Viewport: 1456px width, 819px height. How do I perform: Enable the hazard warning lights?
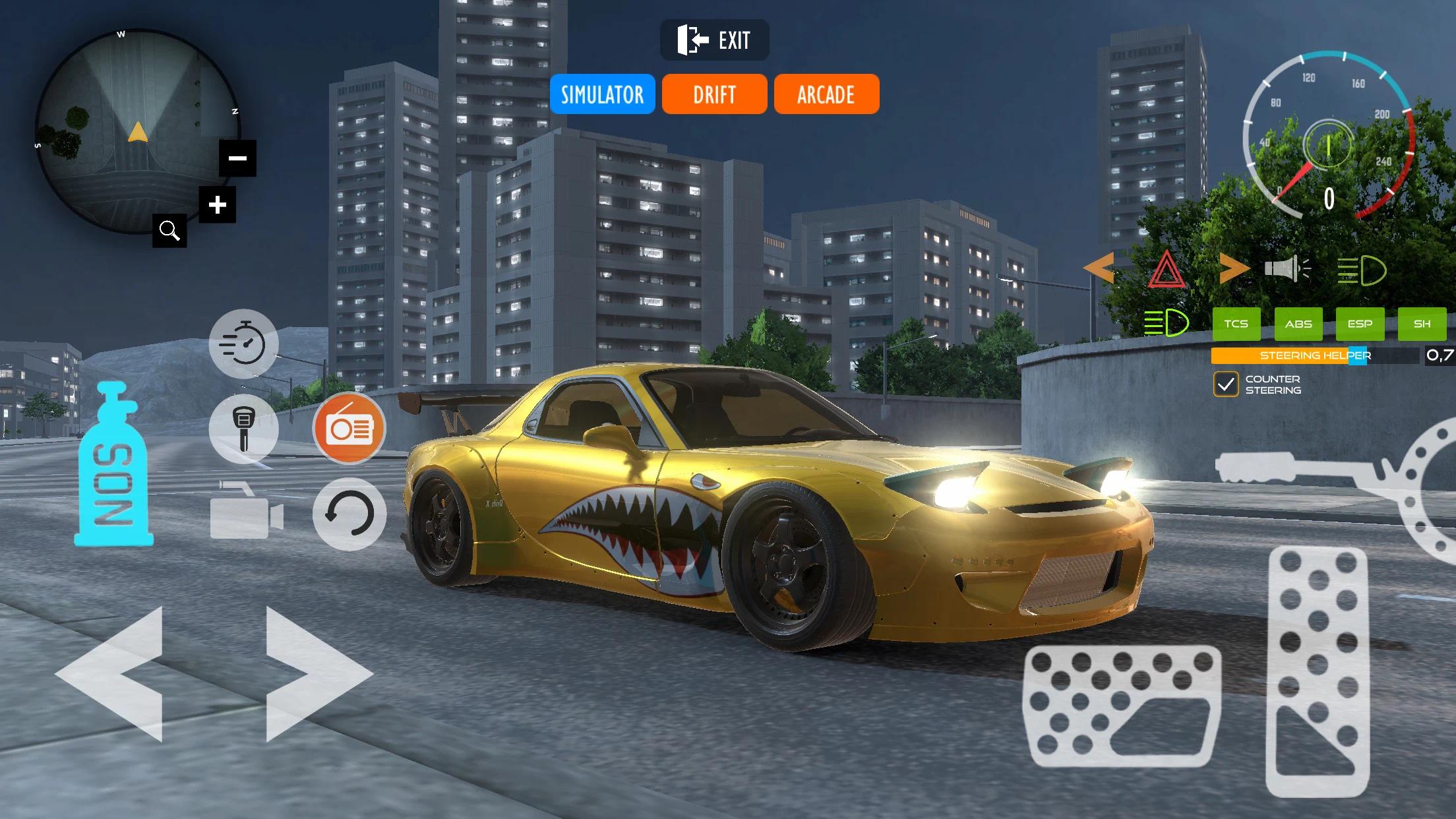[1168, 267]
